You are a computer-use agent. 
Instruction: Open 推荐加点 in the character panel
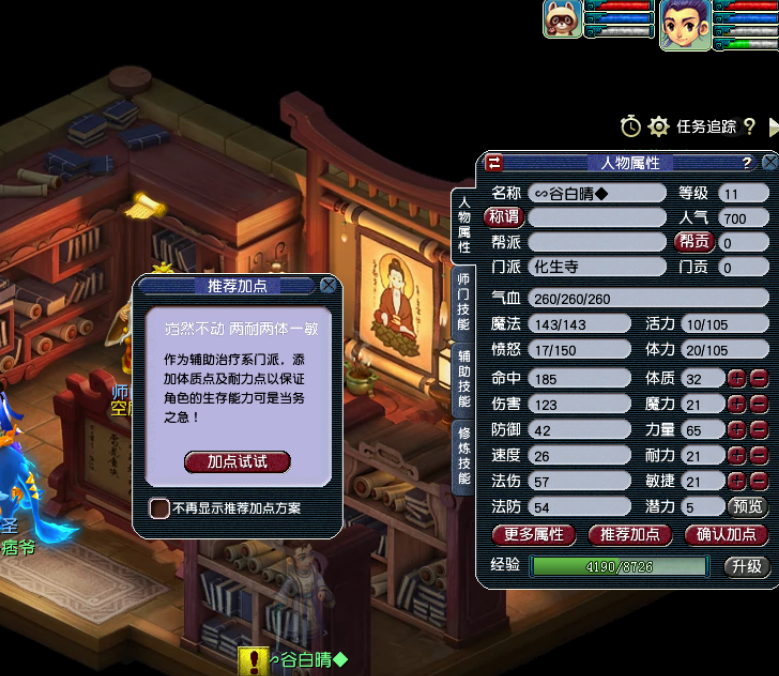(630, 534)
